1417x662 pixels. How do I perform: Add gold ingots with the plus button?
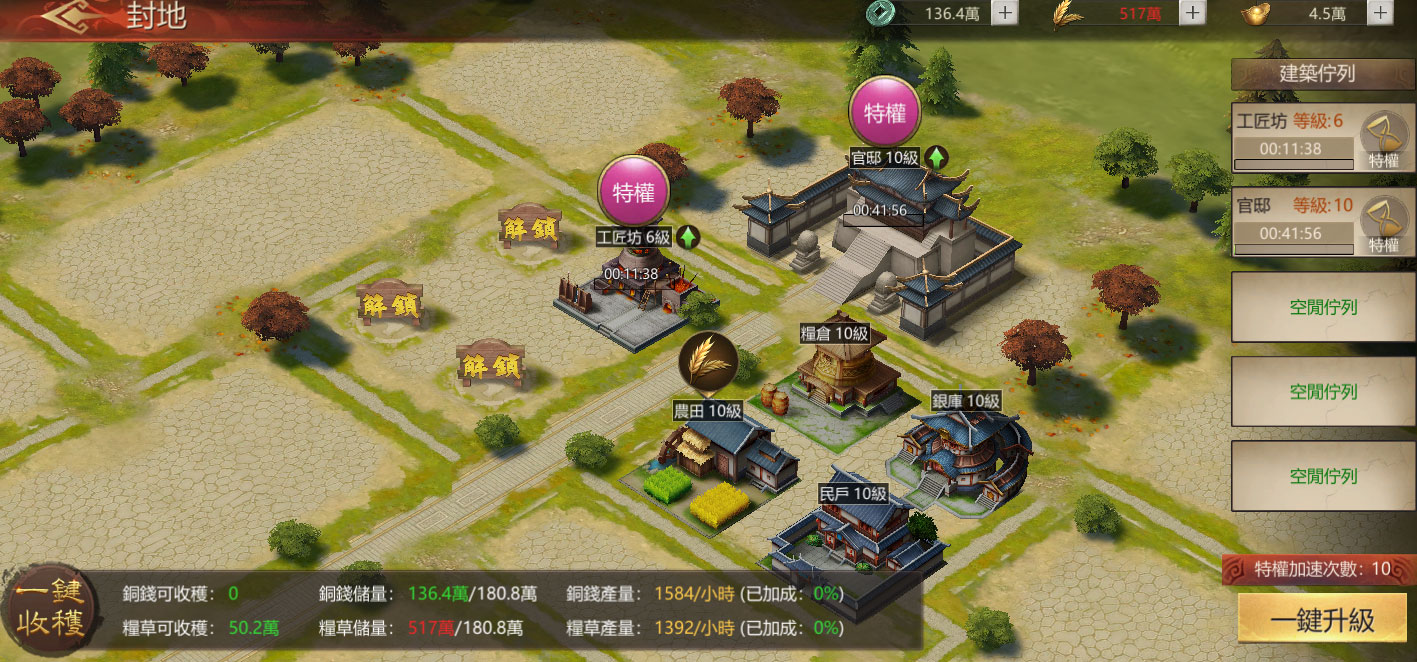click(1380, 13)
